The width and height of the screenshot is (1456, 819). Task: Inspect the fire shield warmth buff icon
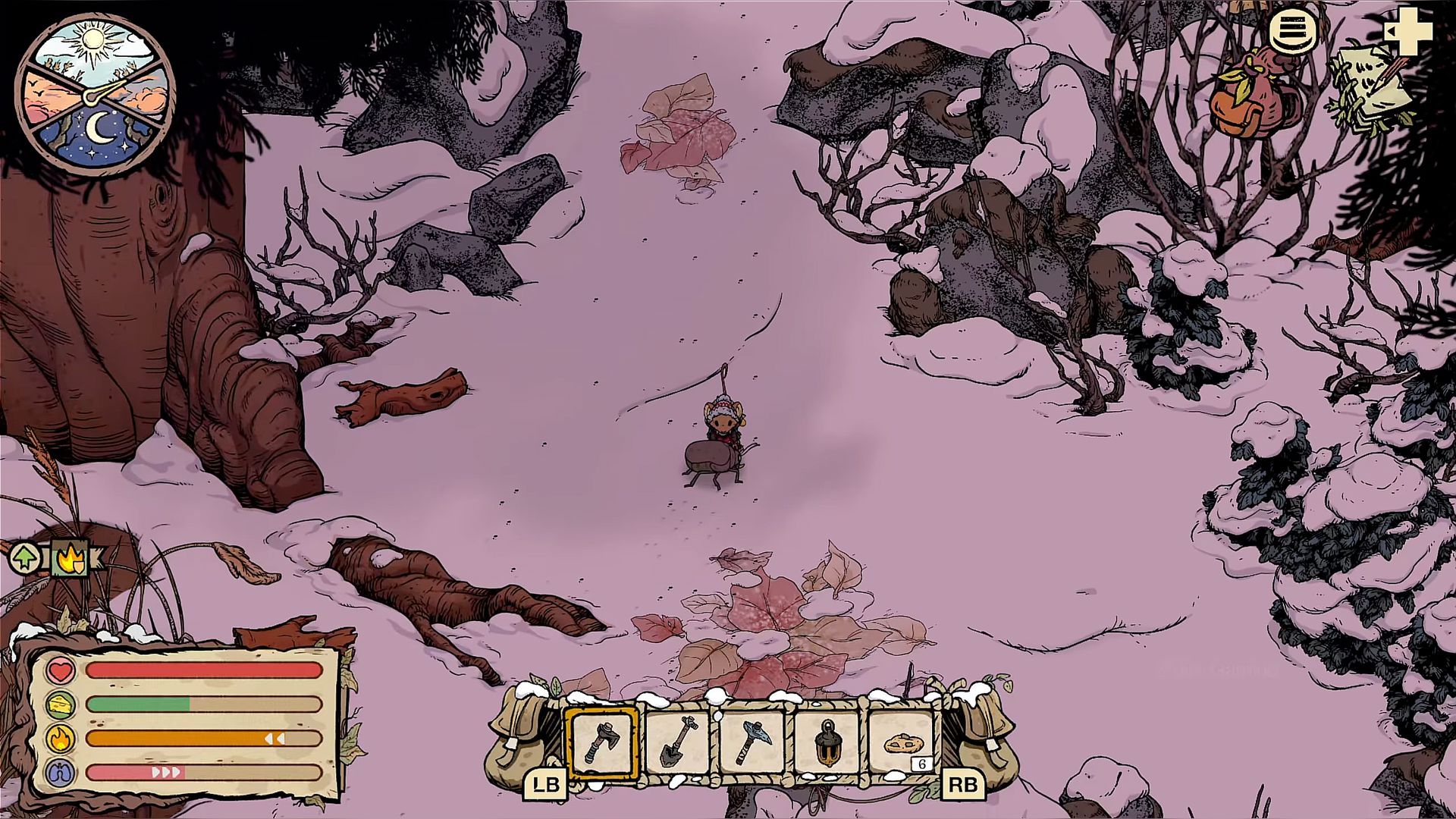[70, 560]
